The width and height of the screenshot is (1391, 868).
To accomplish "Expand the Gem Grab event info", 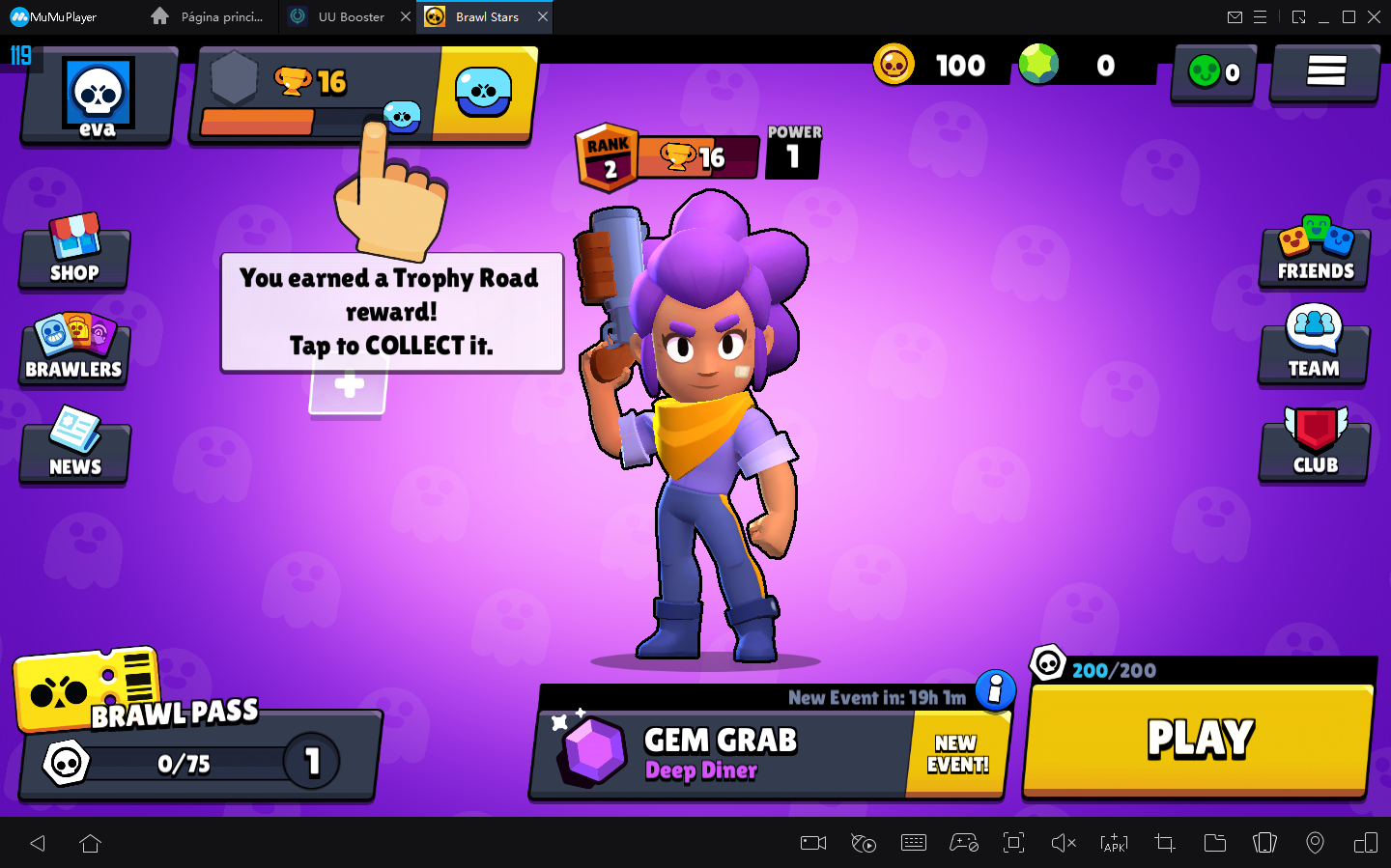I will pyautogui.click(x=994, y=691).
